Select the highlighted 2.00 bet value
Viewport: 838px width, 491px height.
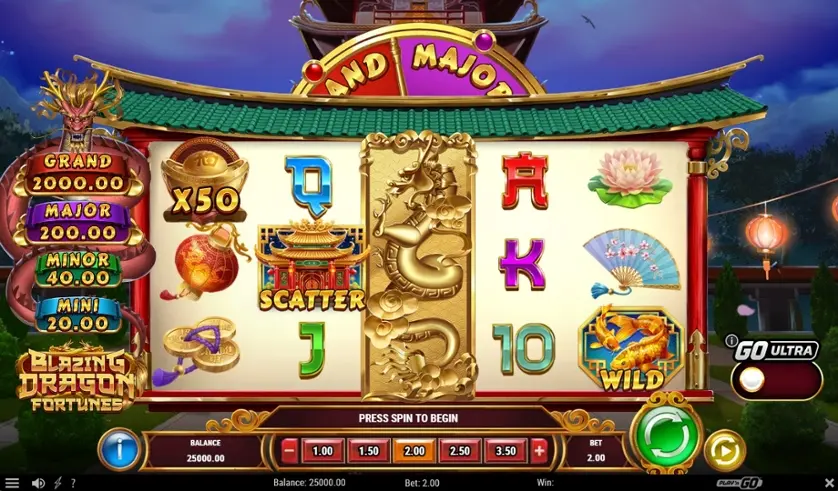(x=414, y=450)
